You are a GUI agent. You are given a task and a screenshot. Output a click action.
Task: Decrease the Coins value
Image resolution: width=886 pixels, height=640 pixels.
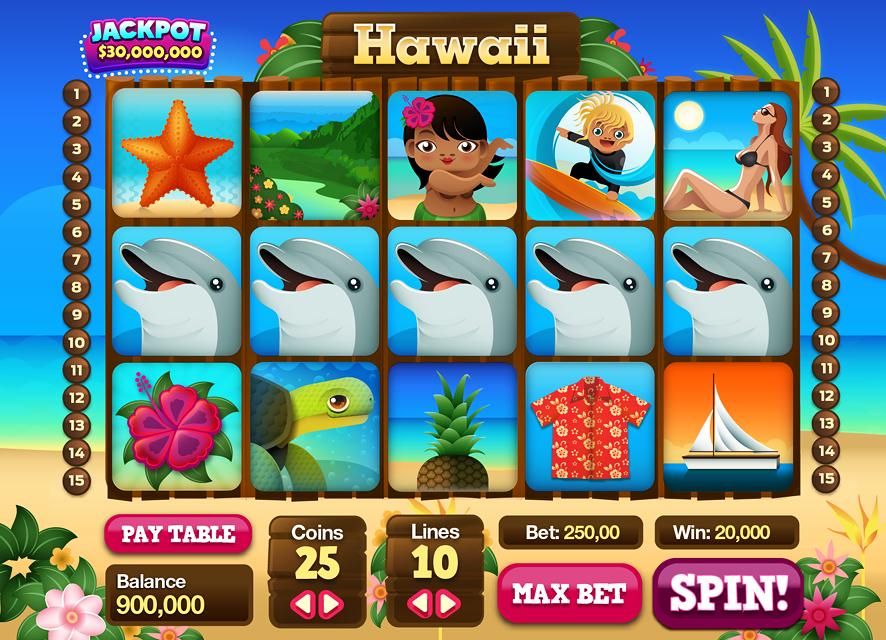[x=302, y=603]
